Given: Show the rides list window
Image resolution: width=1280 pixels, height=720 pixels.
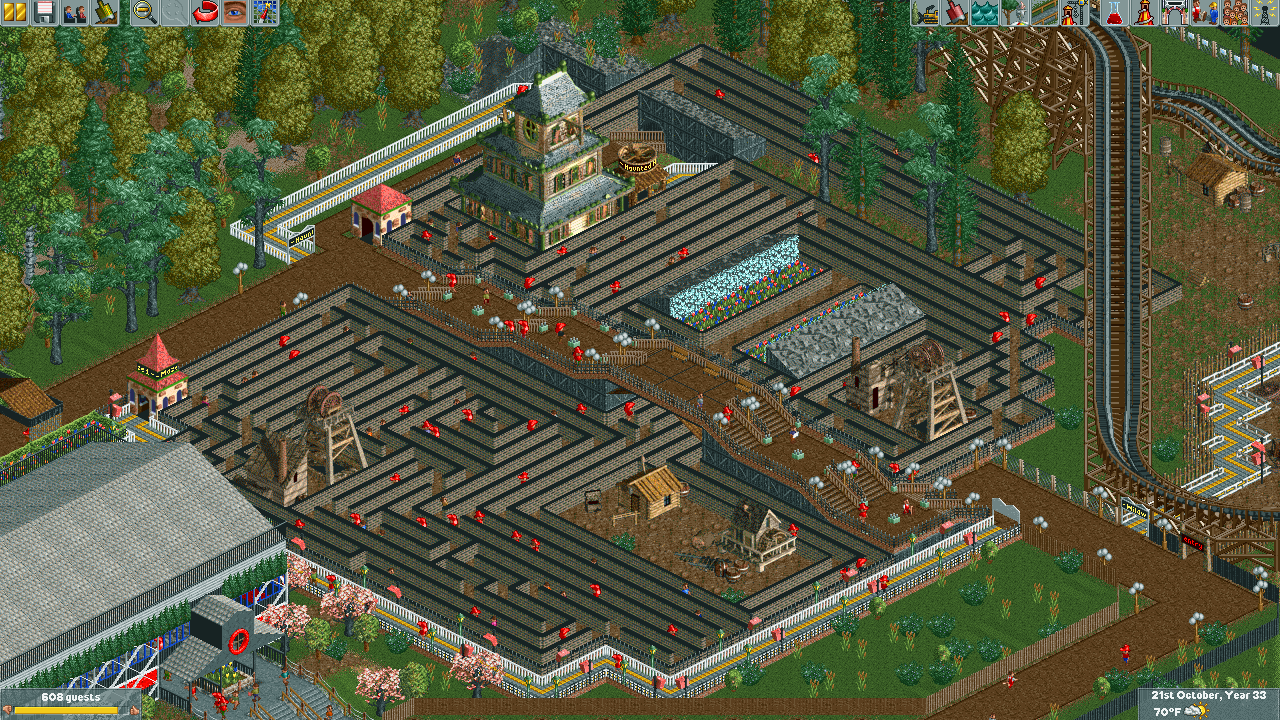Looking at the screenshot, I should 1143,12.
